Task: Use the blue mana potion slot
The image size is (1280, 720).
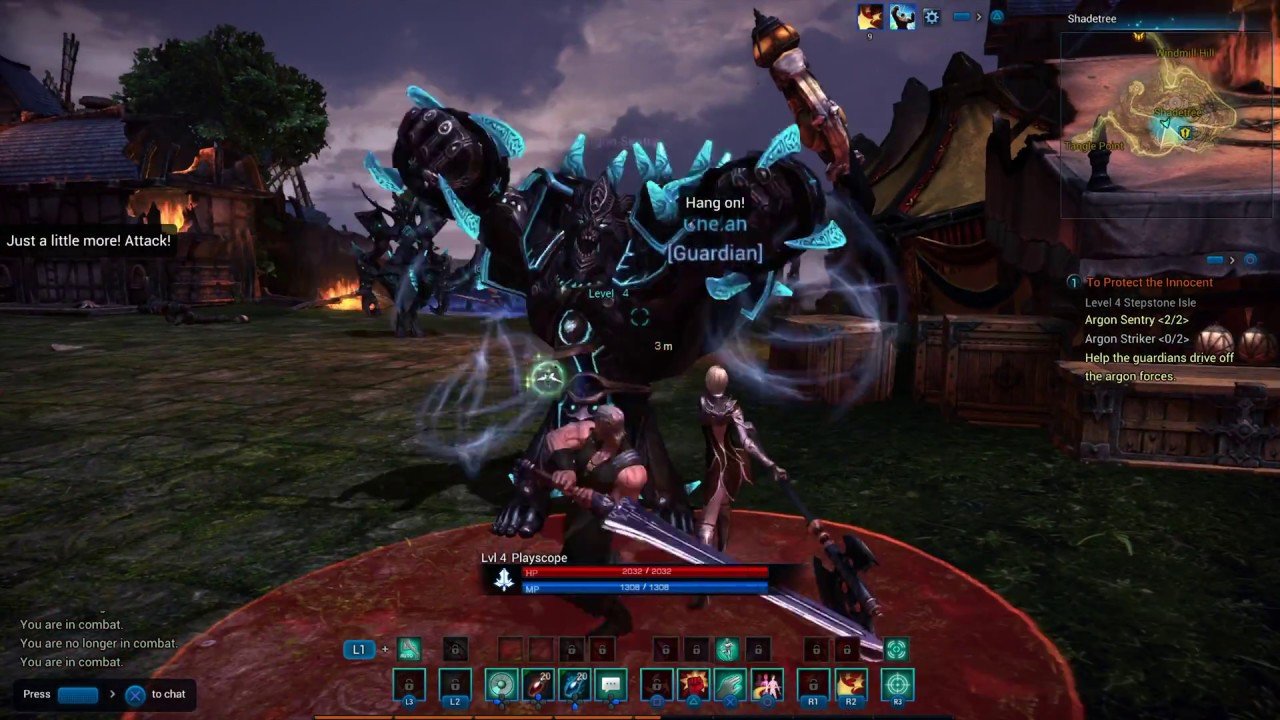Action: point(574,685)
